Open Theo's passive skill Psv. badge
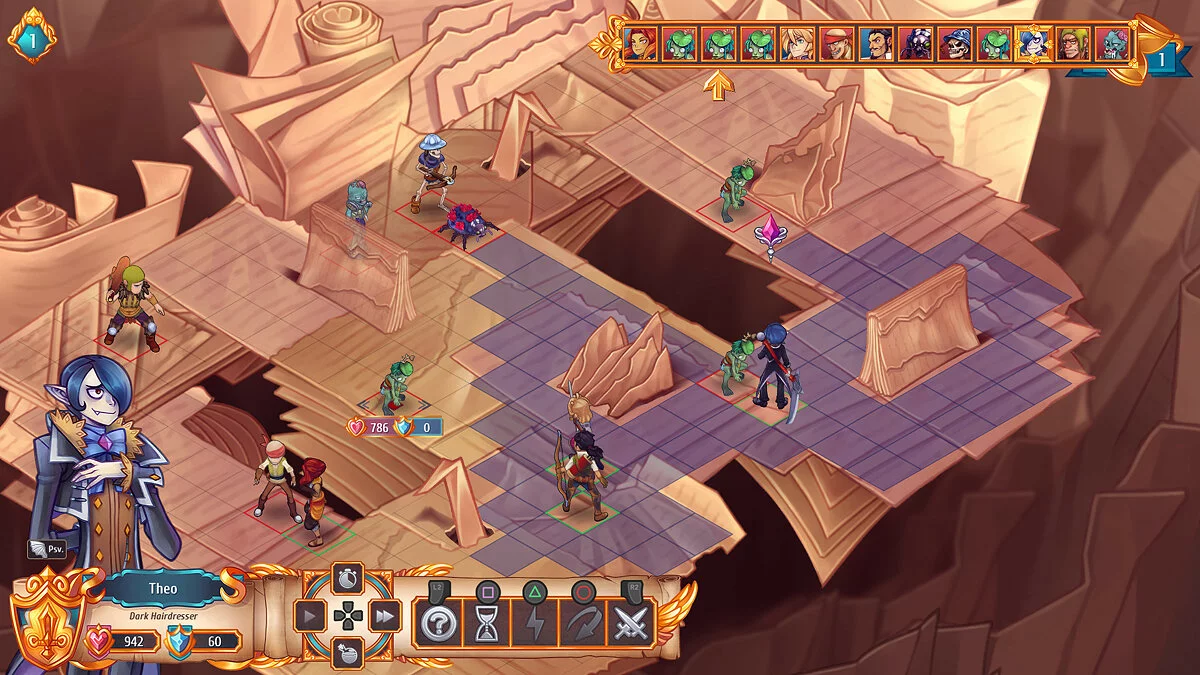Image resolution: width=1200 pixels, height=675 pixels. pyautogui.click(x=47, y=549)
